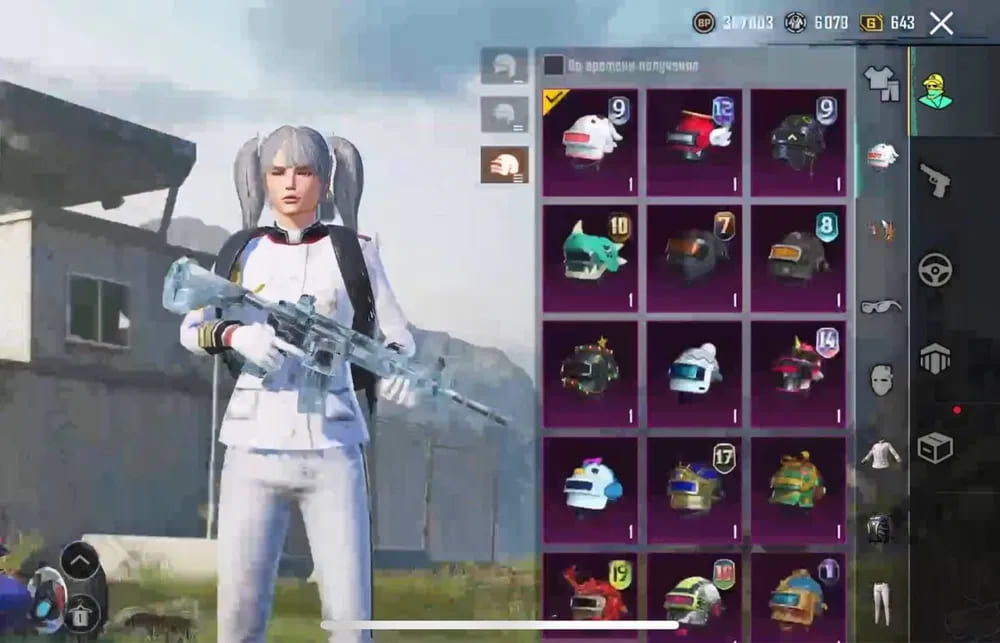Close the inventory with the X button
The image size is (1000, 643).
tap(941, 23)
